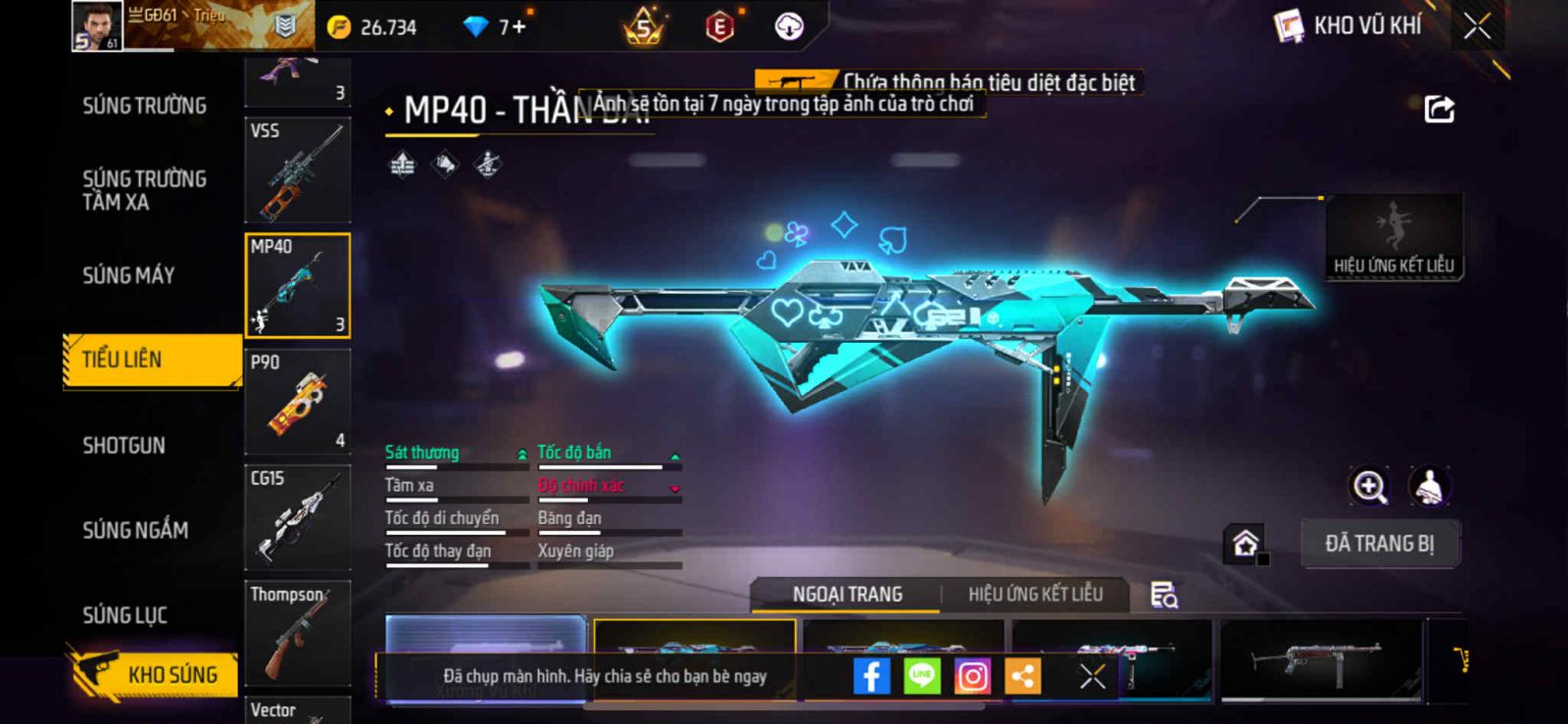
Task: Dismiss the screenshot share bar
Action: (1093, 676)
